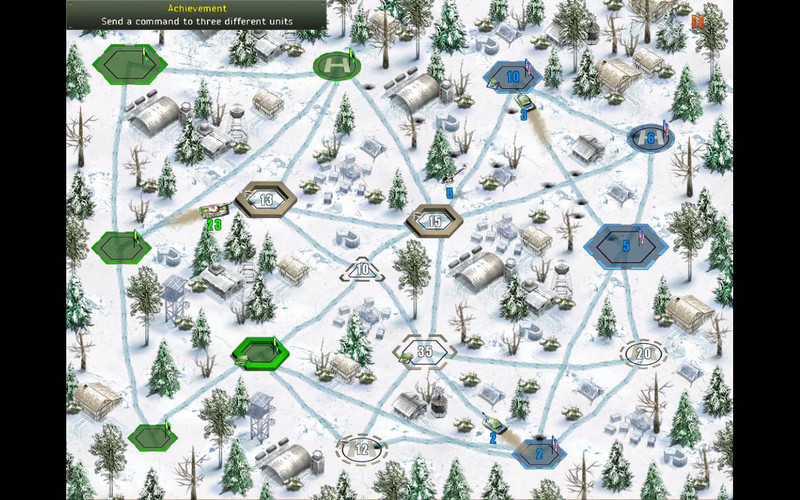This screenshot has height=500, width=800.
Task: Pause the game with the orange button
Action: (697, 20)
